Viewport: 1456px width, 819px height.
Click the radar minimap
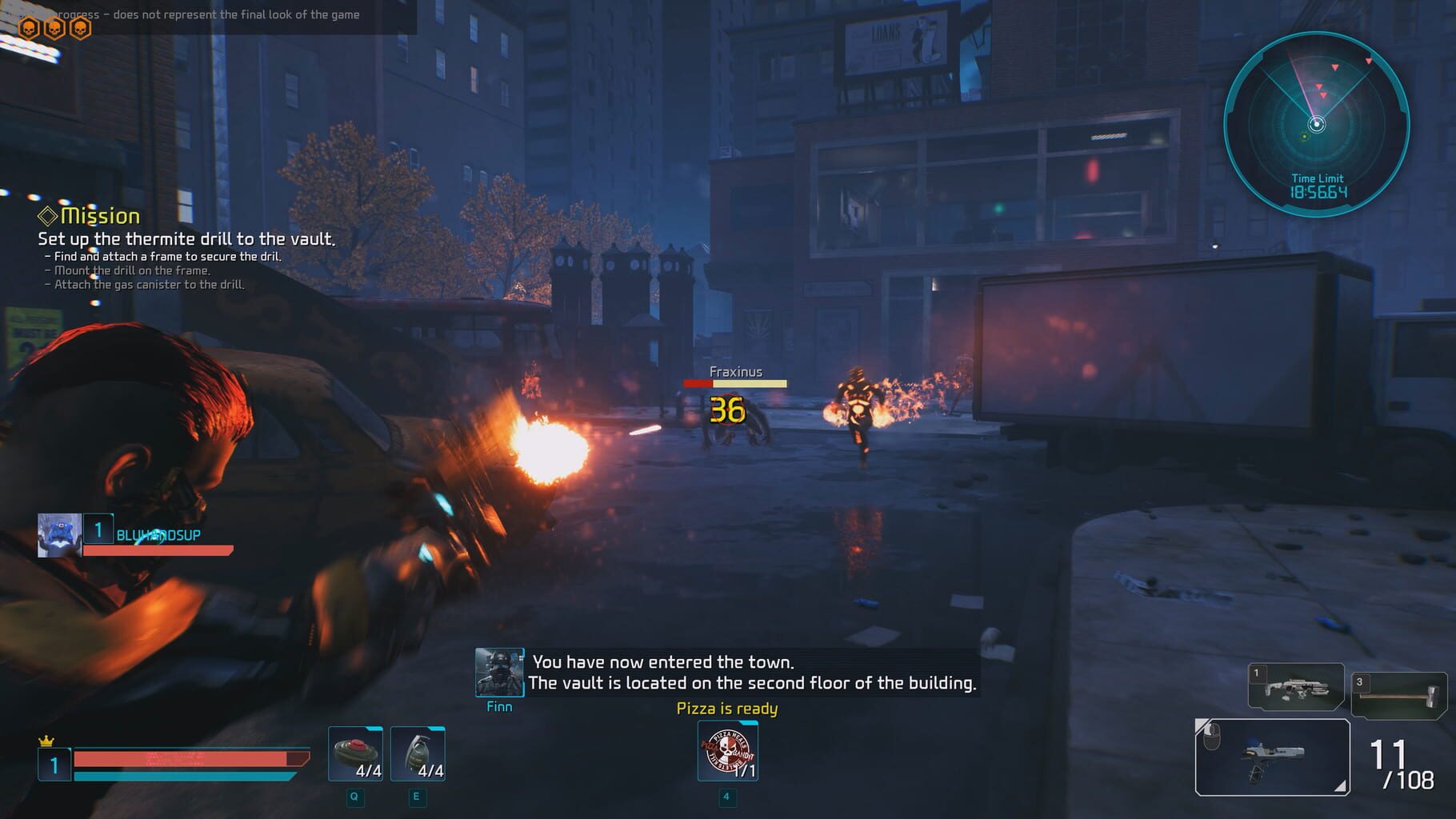tap(1316, 122)
